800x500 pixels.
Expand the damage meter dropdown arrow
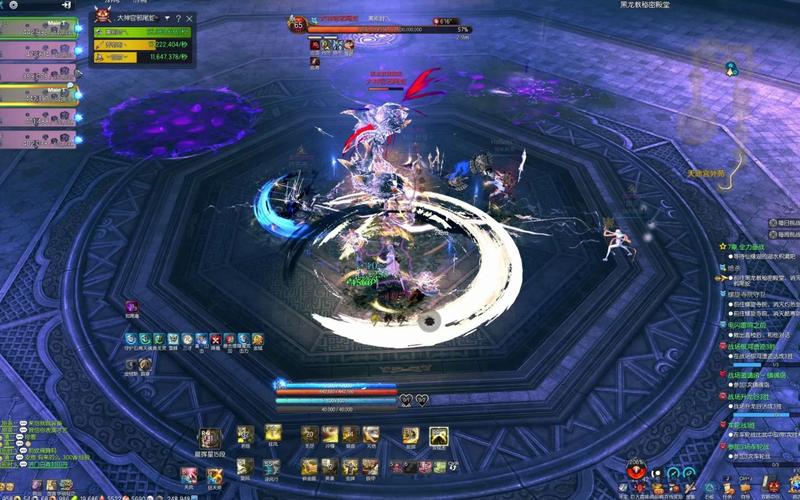(x=167, y=19)
